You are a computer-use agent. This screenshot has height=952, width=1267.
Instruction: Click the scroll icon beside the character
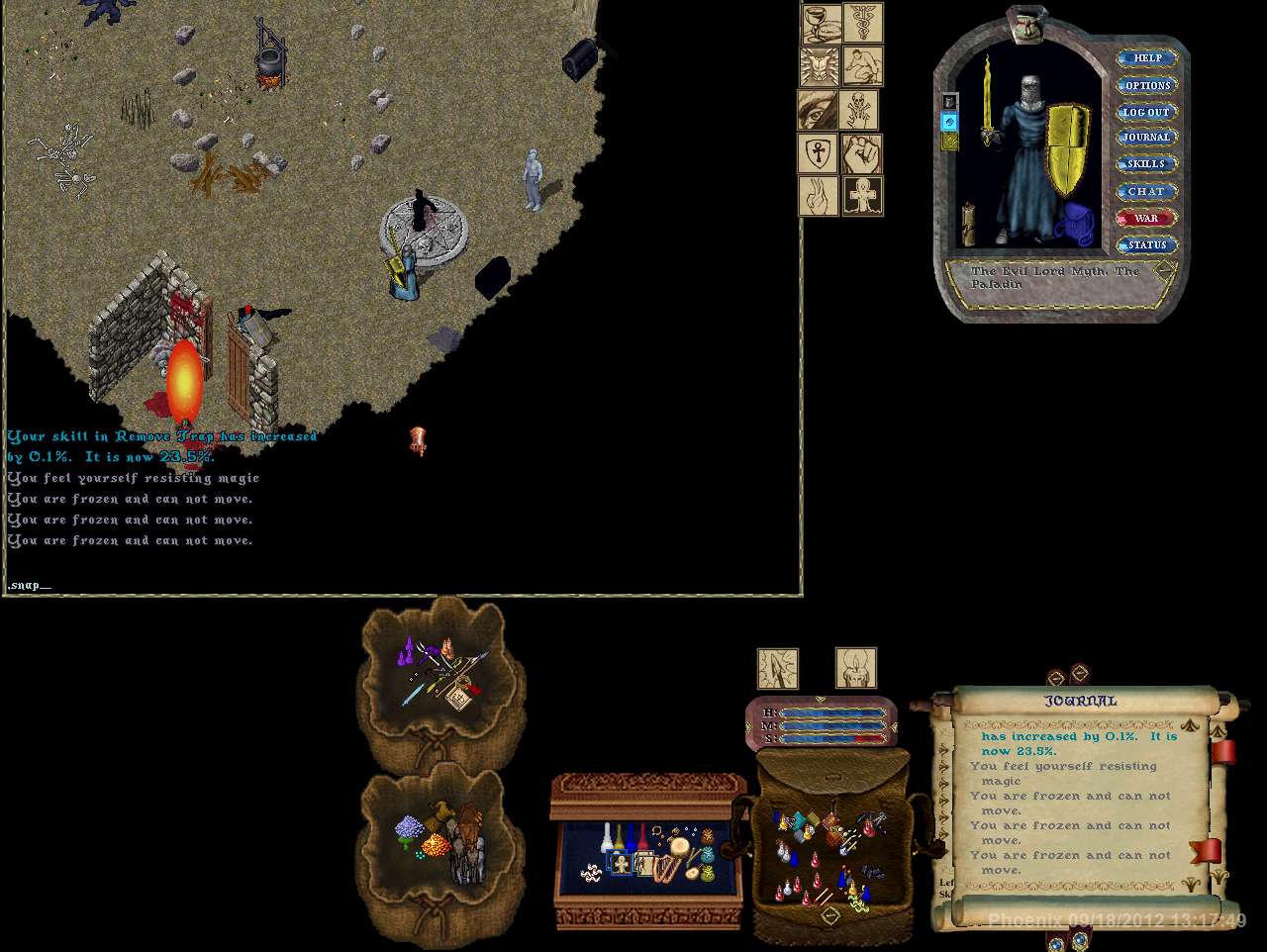coord(970,224)
